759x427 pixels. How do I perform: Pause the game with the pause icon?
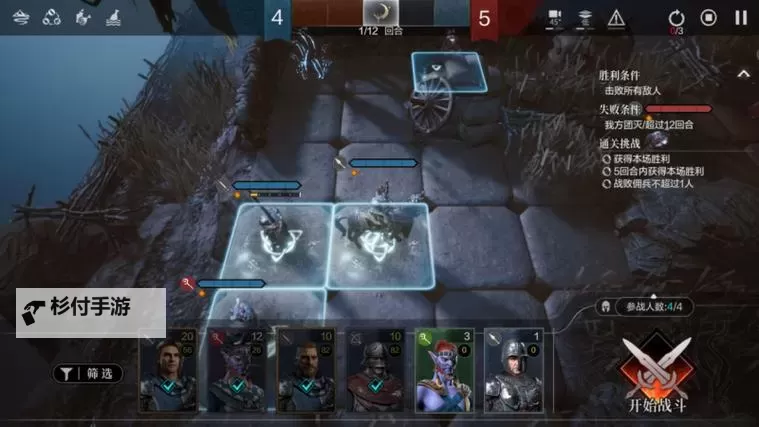pyautogui.click(x=740, y=17)
